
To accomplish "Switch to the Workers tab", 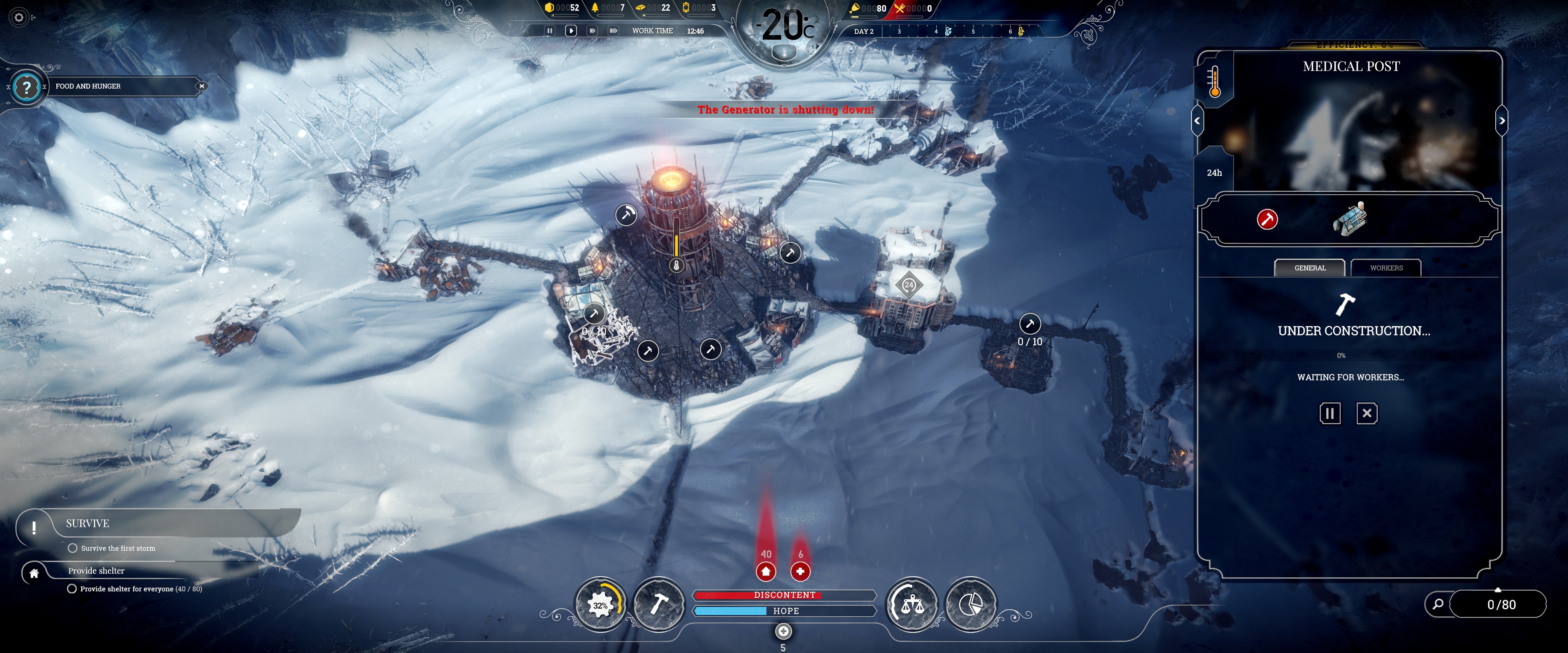I will [x=1386, y=268].
